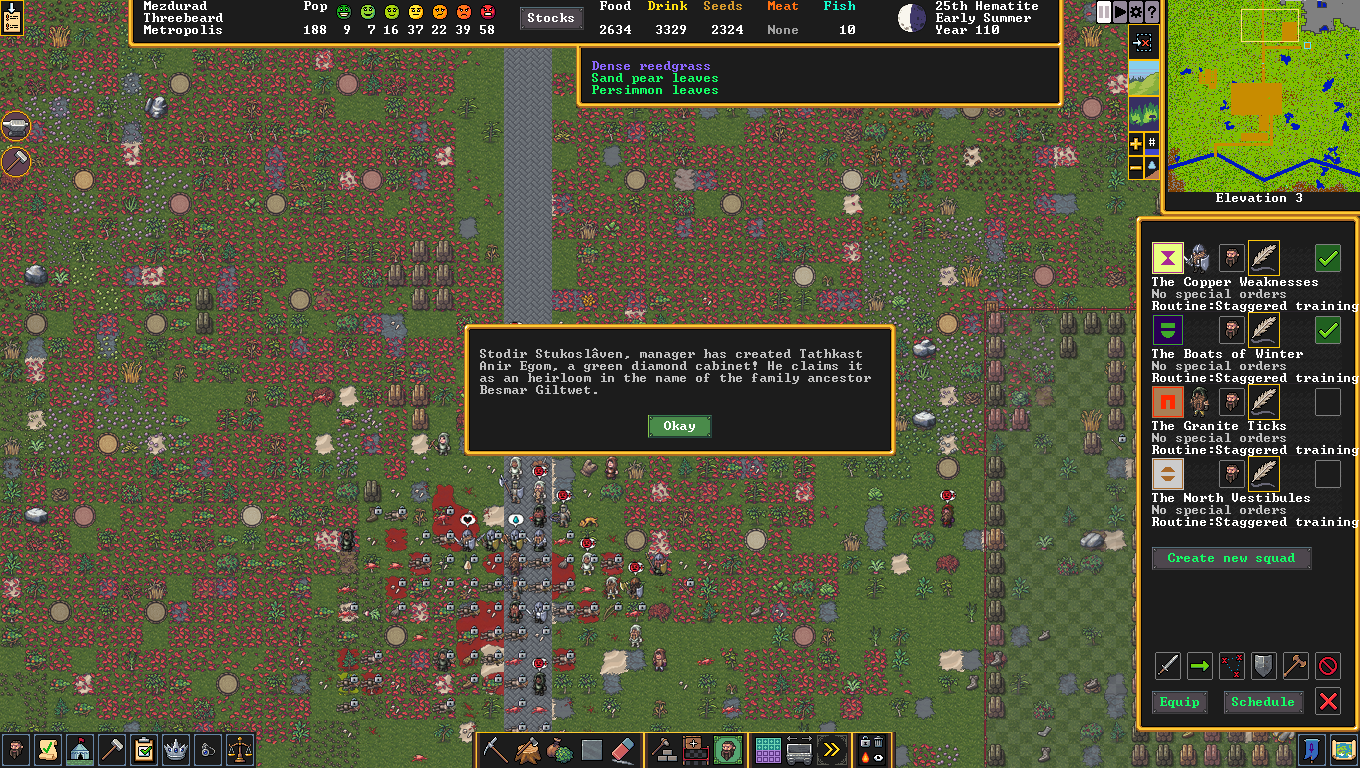Open the mining pickaxe designation tool

495,750
